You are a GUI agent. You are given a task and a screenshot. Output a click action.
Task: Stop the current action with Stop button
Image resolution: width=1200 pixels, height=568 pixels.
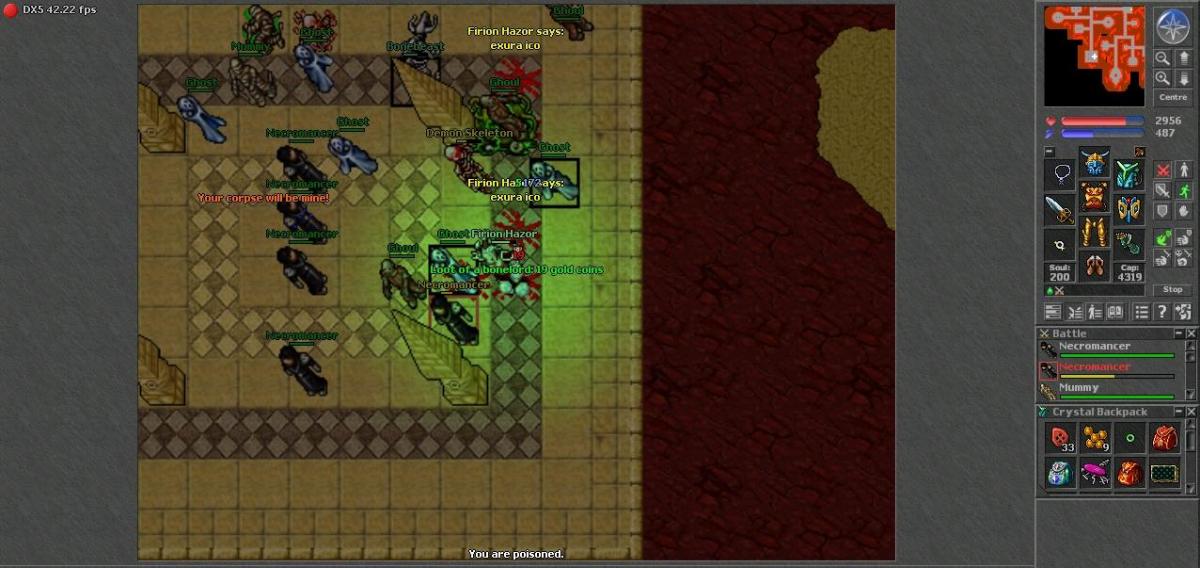point(1172,289)
